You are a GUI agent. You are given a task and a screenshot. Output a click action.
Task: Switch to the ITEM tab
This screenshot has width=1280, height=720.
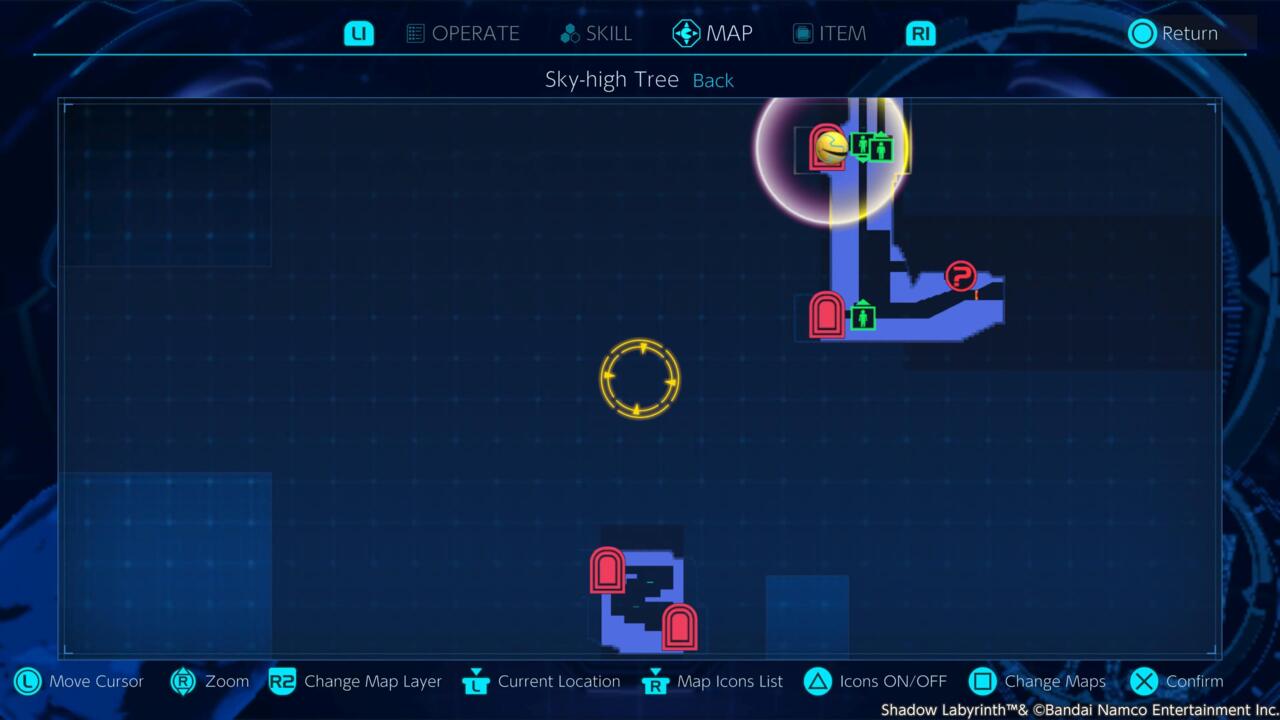click(x=829, y=33)
